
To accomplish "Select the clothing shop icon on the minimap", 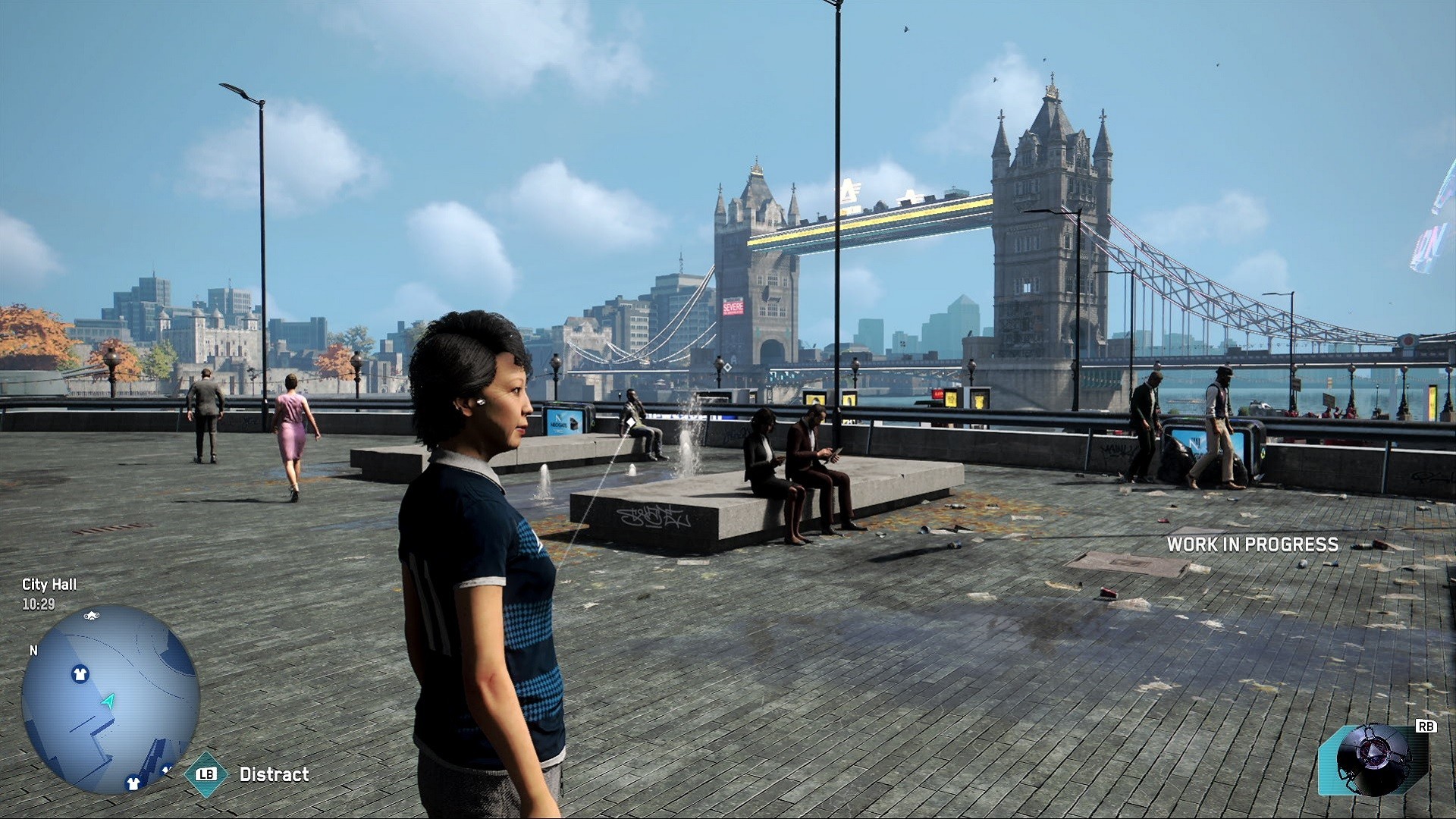I will coord(80,673).
